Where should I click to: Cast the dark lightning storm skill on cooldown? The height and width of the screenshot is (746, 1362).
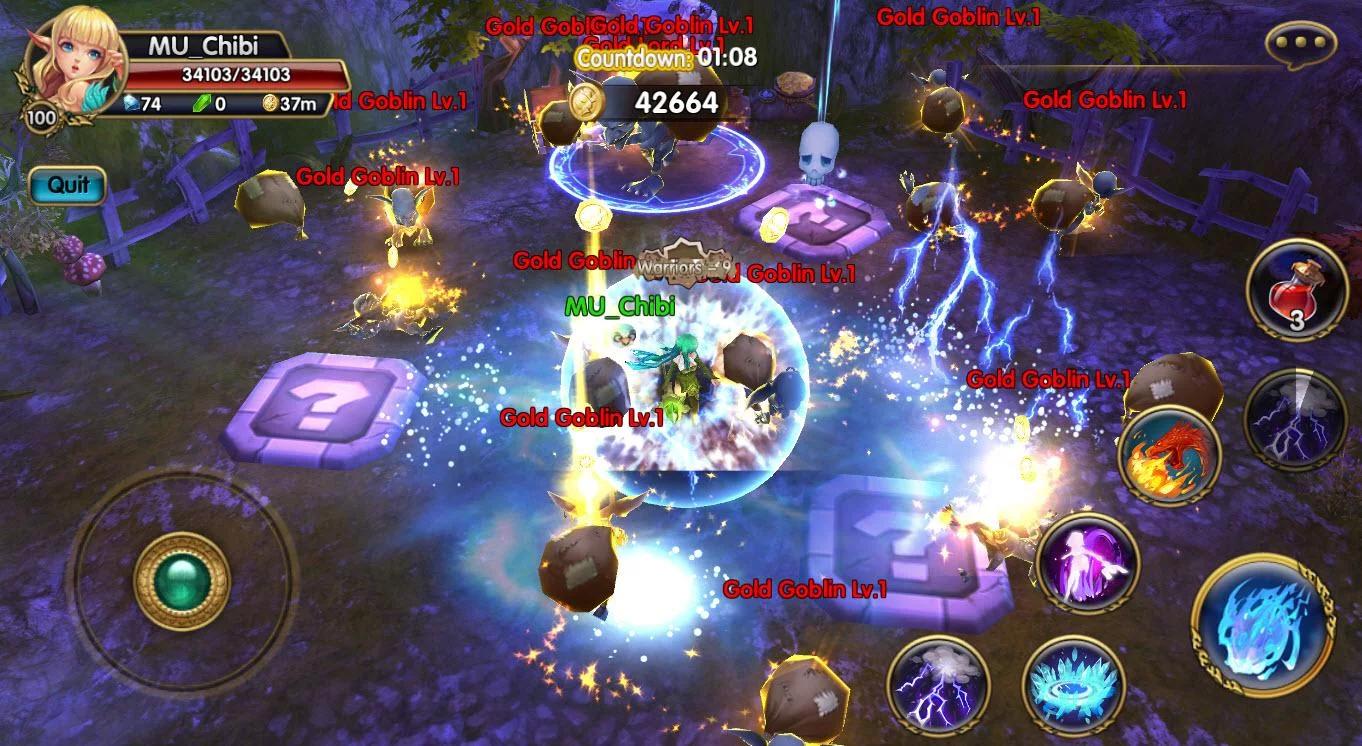click(x=1295, y=418)
